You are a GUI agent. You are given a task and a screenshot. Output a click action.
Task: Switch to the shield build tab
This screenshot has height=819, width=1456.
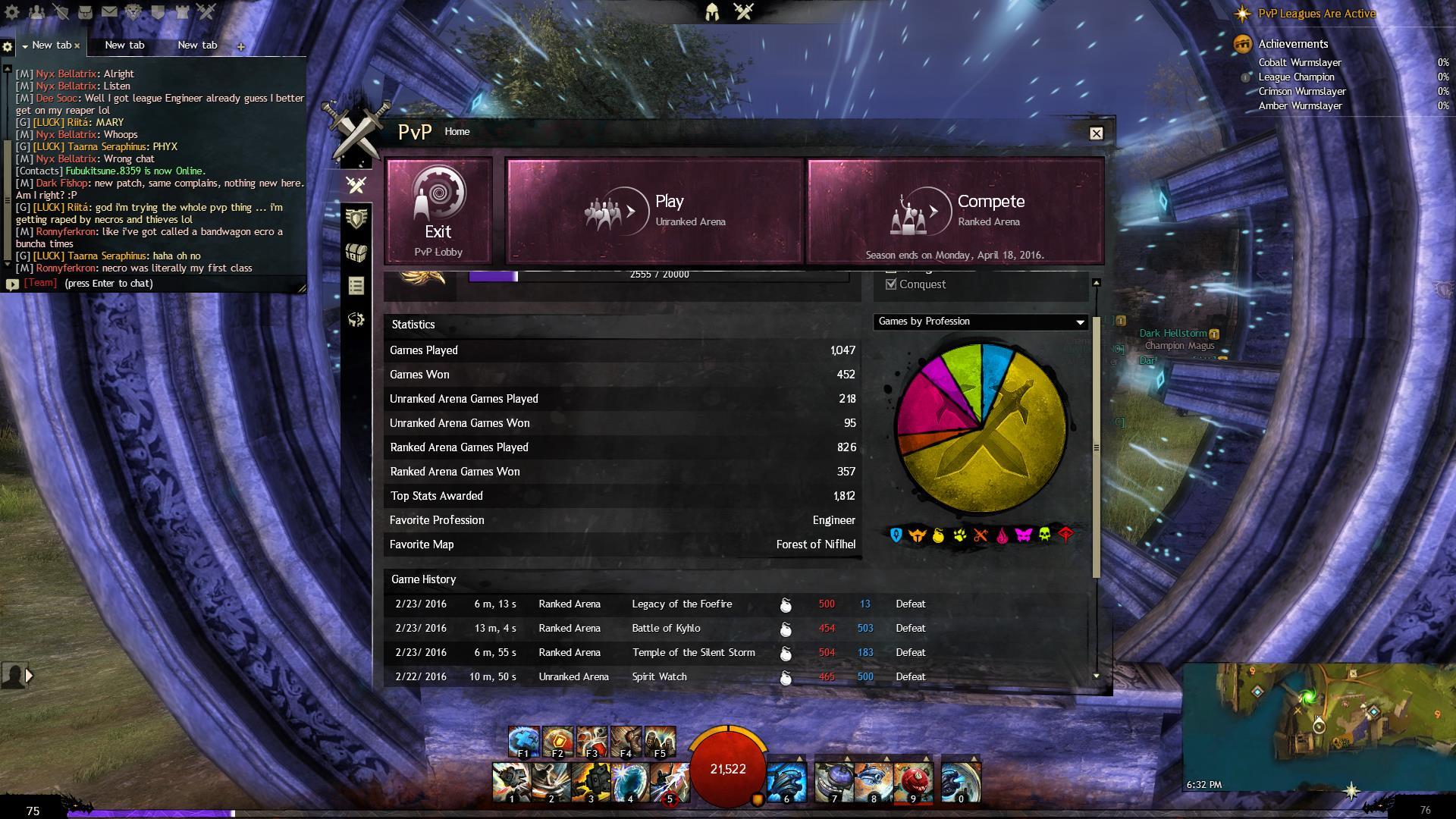pyautogui.click(x=356, y=218)
